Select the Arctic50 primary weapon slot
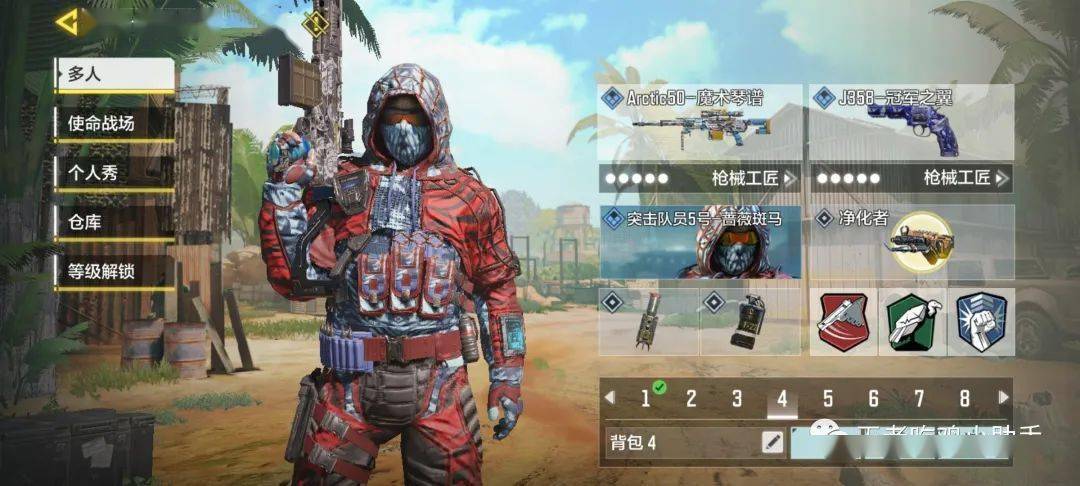1080x486 pixels. (x=700, y=124)
